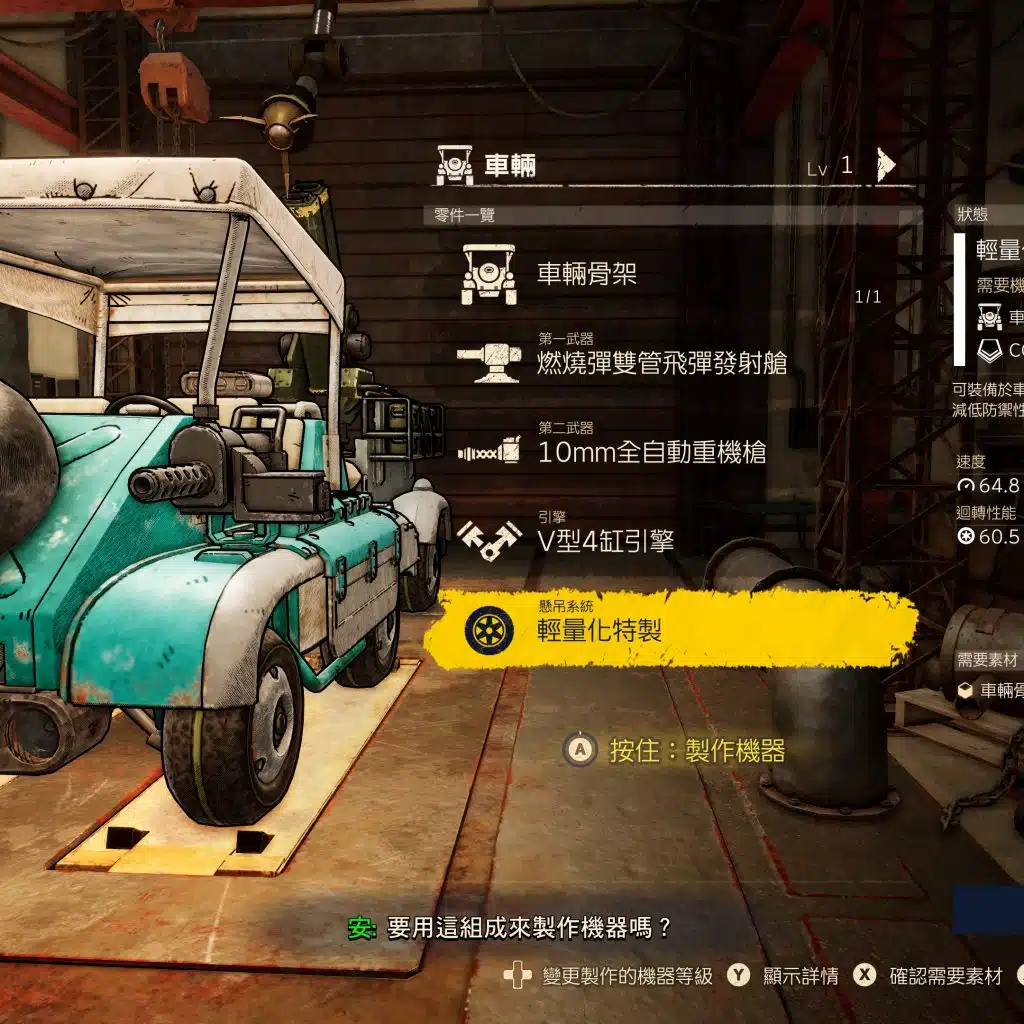Select the 10mm全自動重機槍 second weapon
Screen dimensions: 1024x1024
pos(650,451)
